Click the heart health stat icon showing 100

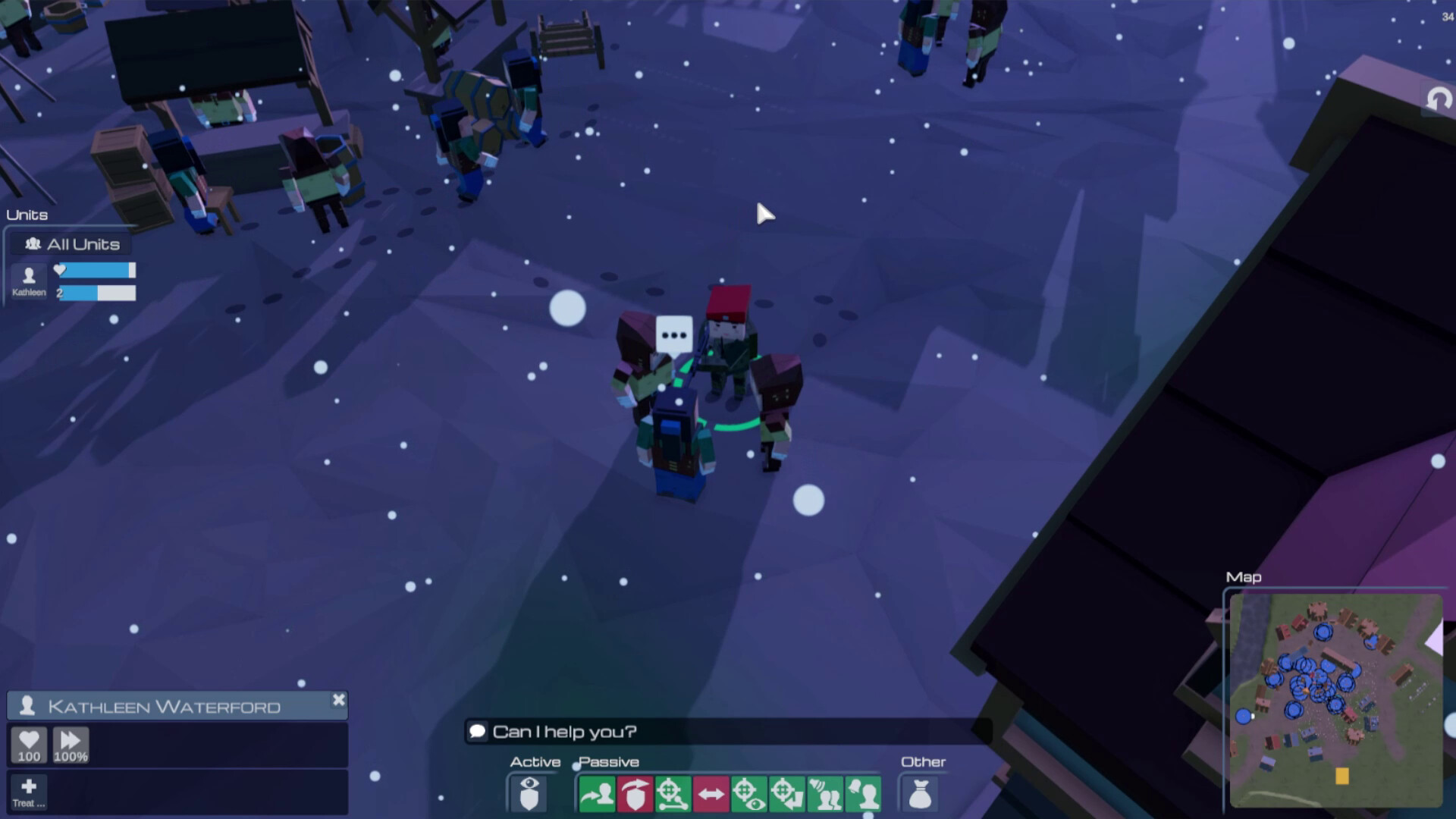(x=29, y=744)
